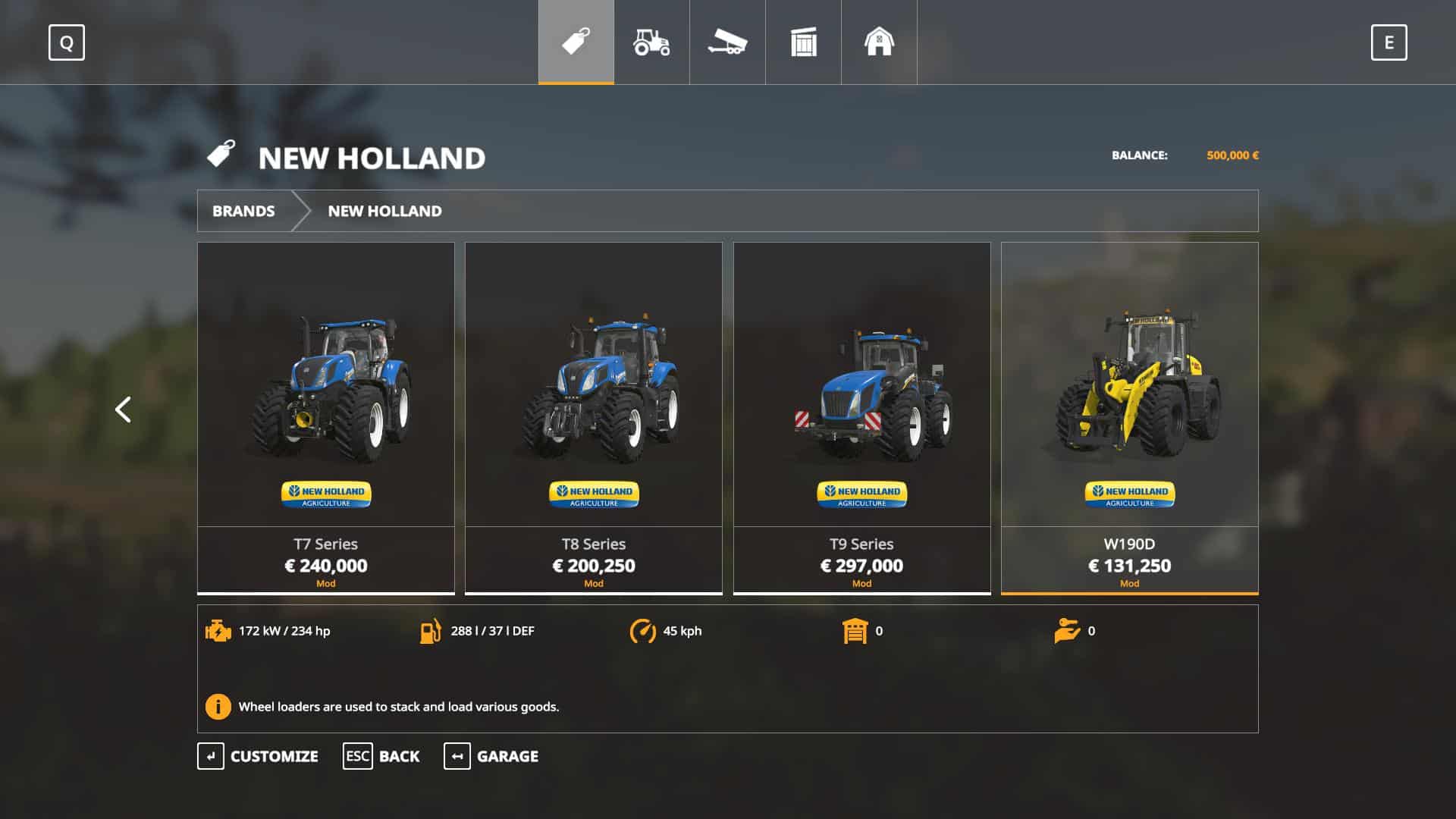Viewport: 1456px width, 819px height.
Task: Open the Garage view
Action: click(491, 756)
